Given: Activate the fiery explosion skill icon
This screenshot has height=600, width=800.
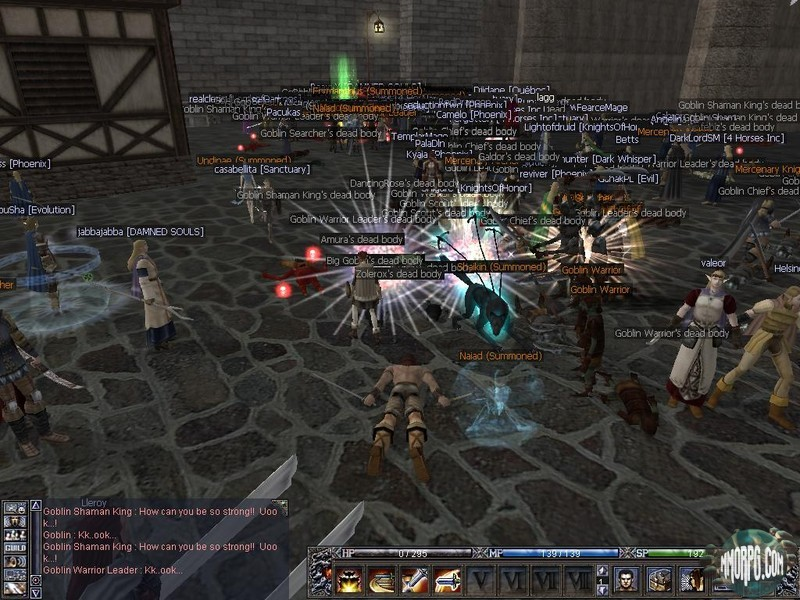Looking at the screenshot, I should [350, 579].
